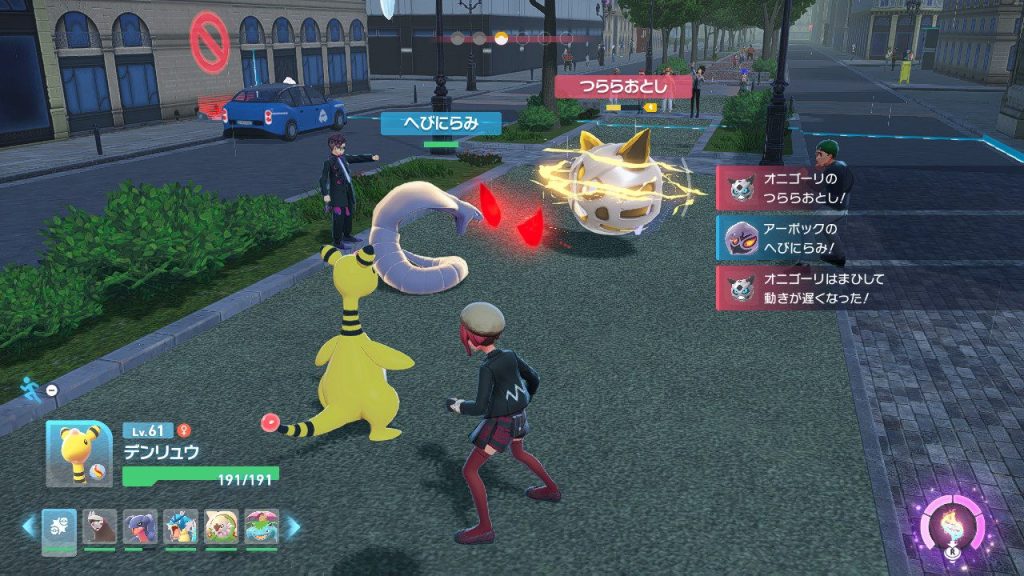The image size is (1024, 576).
Task: Switch to the Garchomp party slot
Action: tap(140, 527)
